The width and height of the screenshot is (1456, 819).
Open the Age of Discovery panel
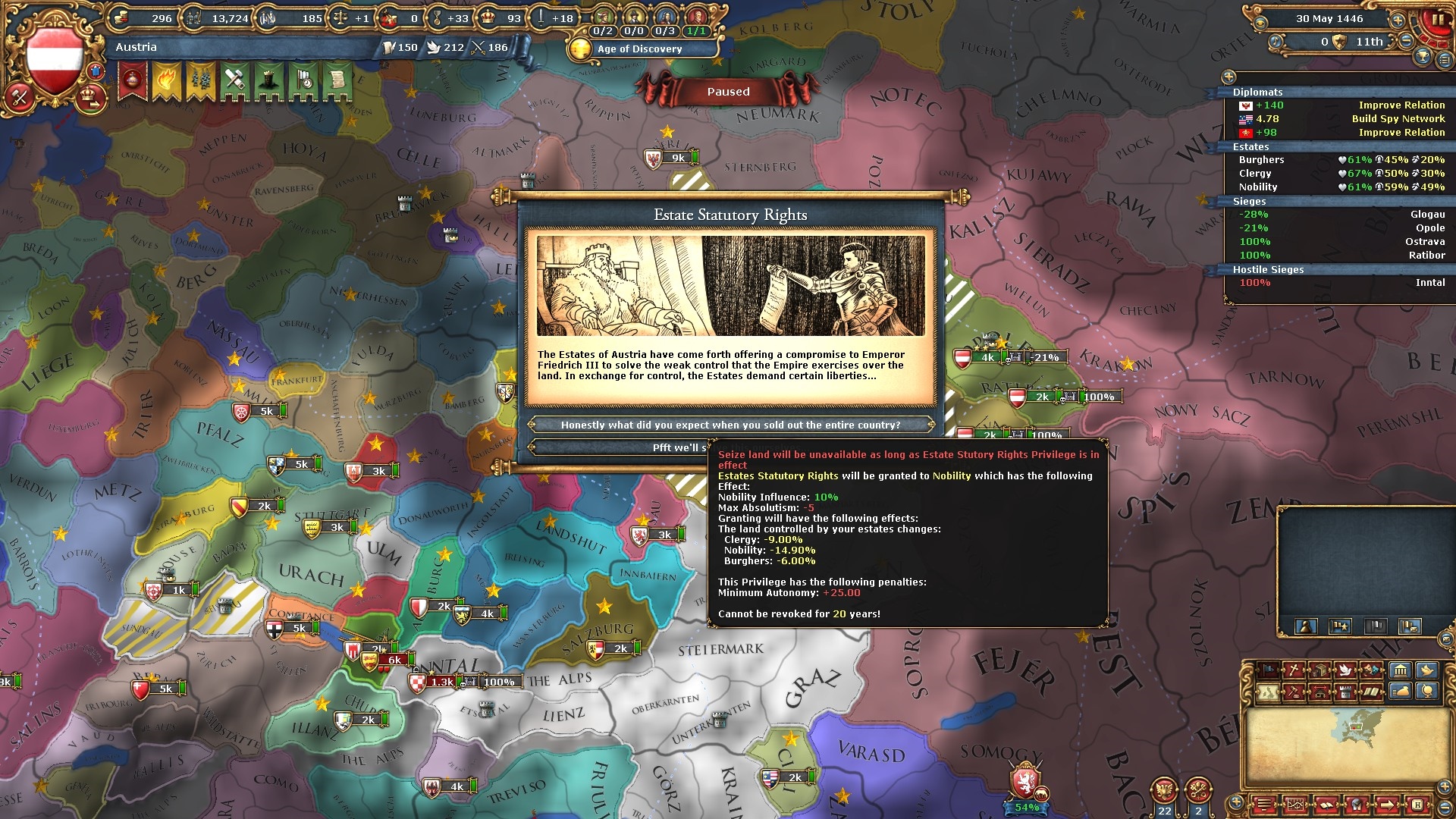639,49
